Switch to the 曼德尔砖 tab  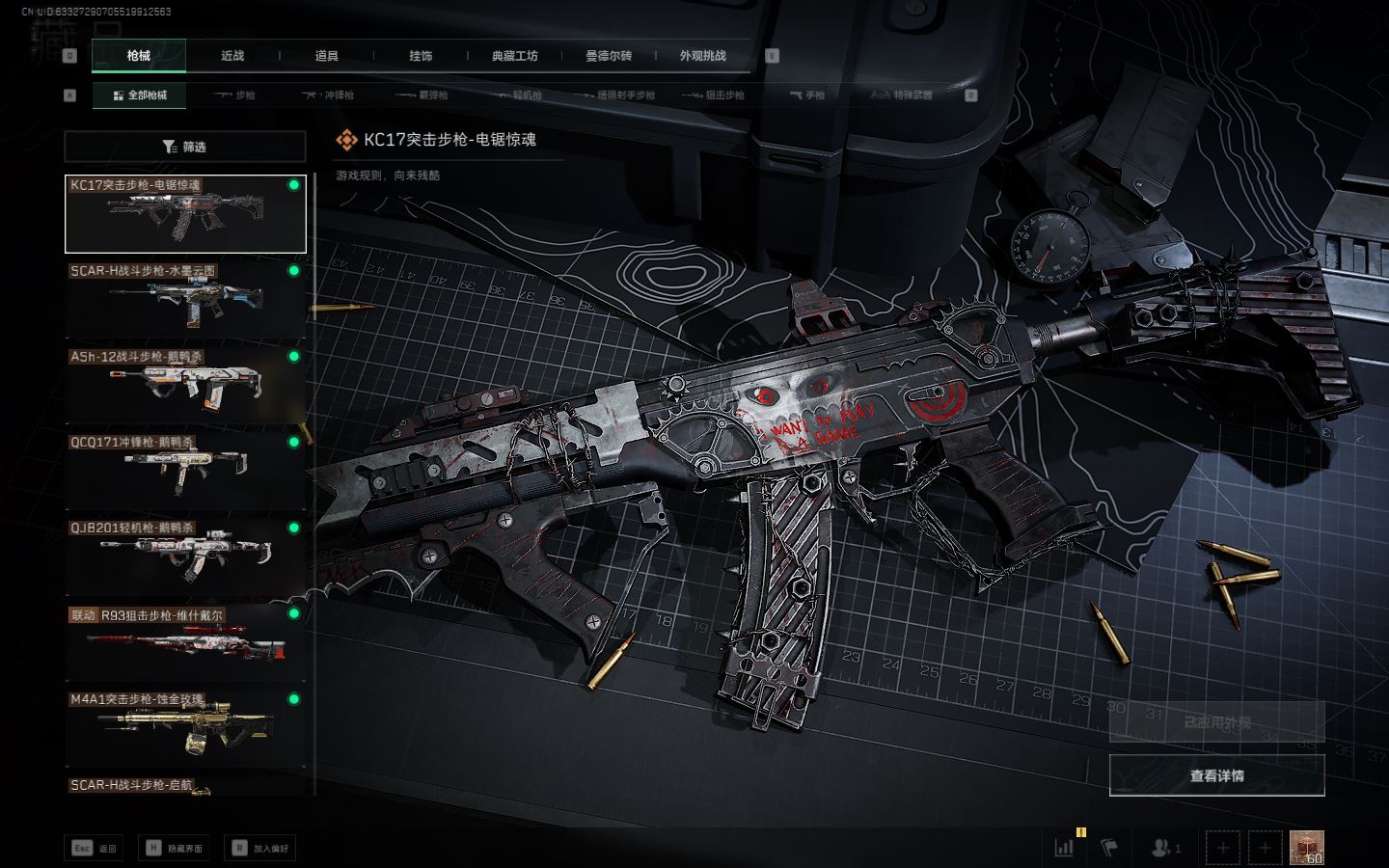(609, 56)
